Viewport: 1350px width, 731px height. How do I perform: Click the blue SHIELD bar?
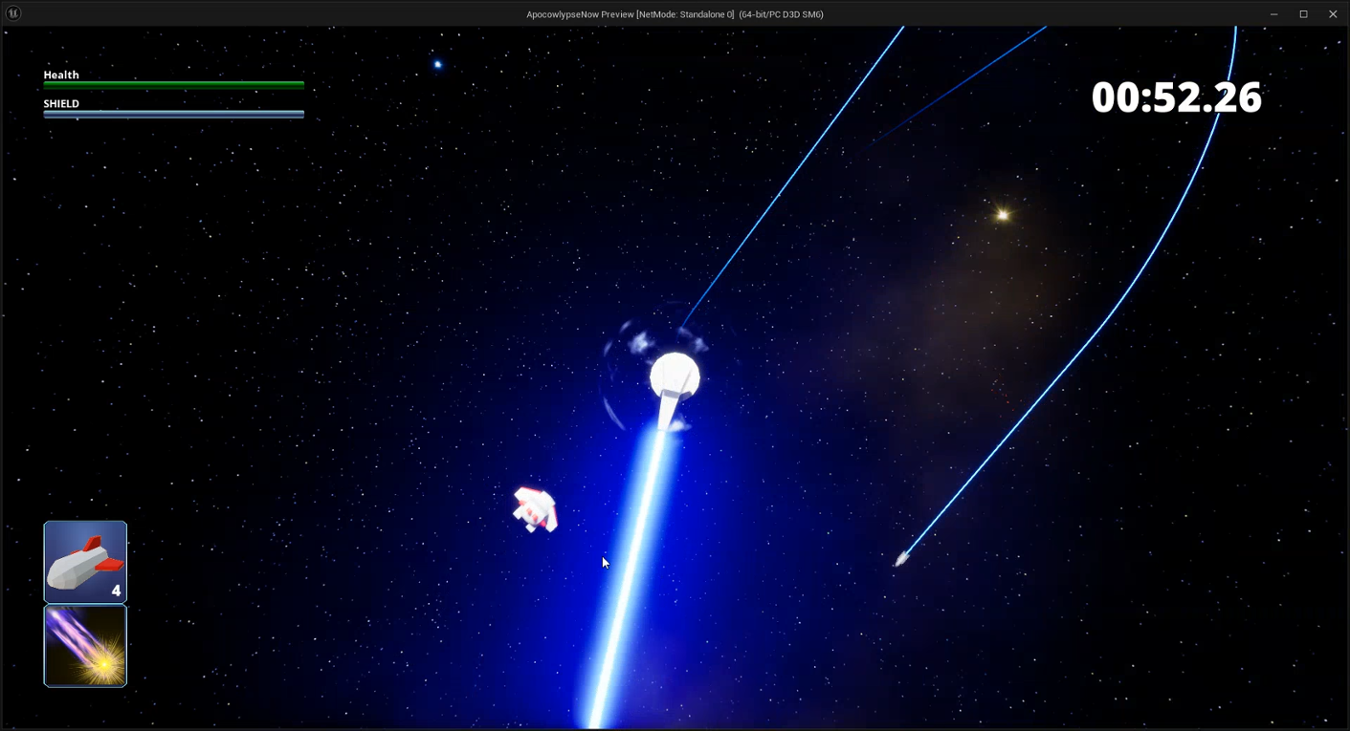click(173, 113)
